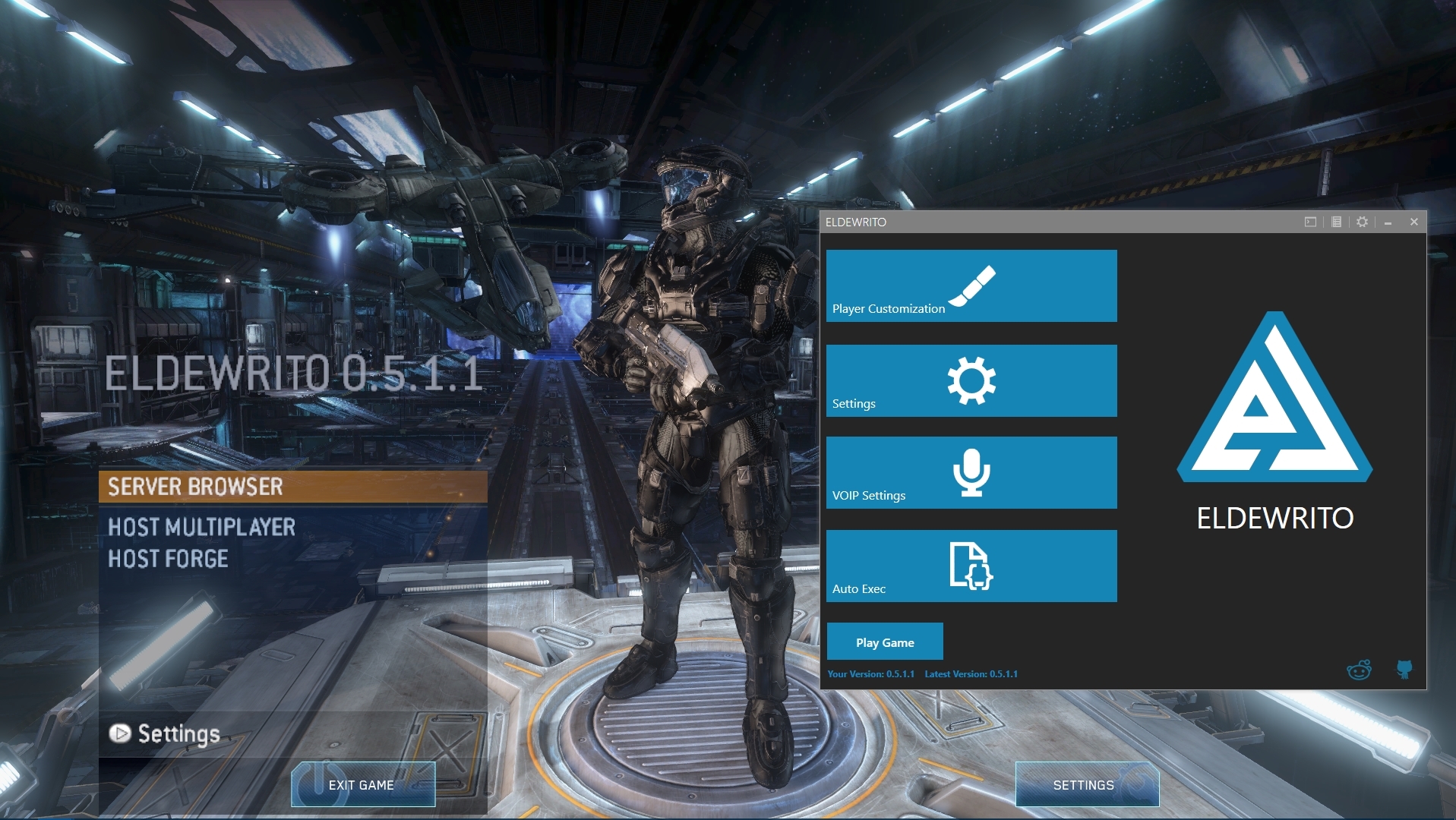Viewport: 1456px width, 820px height.
Task: Open the VOIP Settings tile
Action: pos(971,472)
